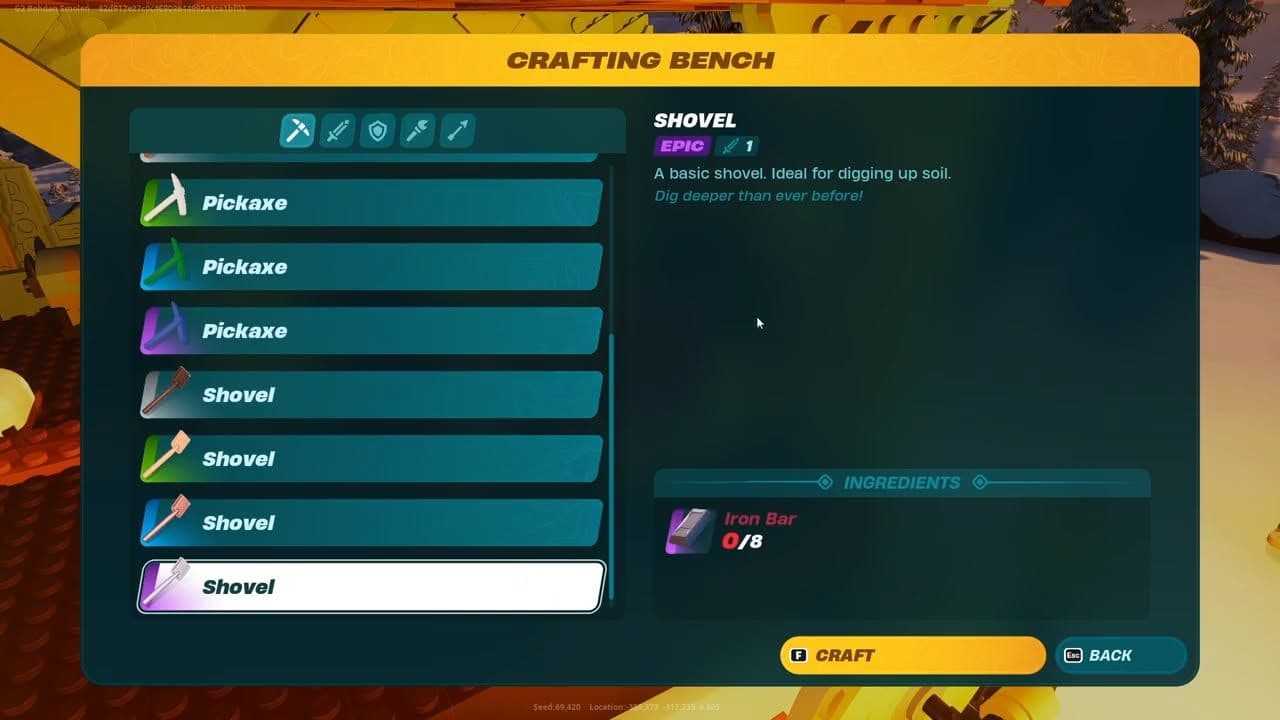Open the torch utility category icon
The width and height of the screenshot is (1280, 720).
[x=417, y=129]
